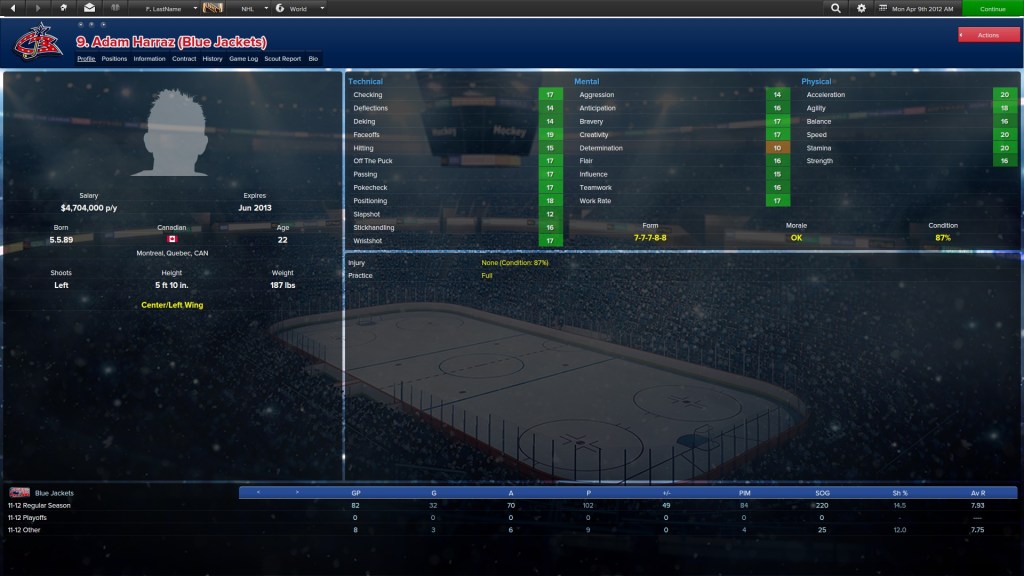Viewport: 1024px width, 576px height.
Task: Open the Contract tab
Action: point(184,59)
